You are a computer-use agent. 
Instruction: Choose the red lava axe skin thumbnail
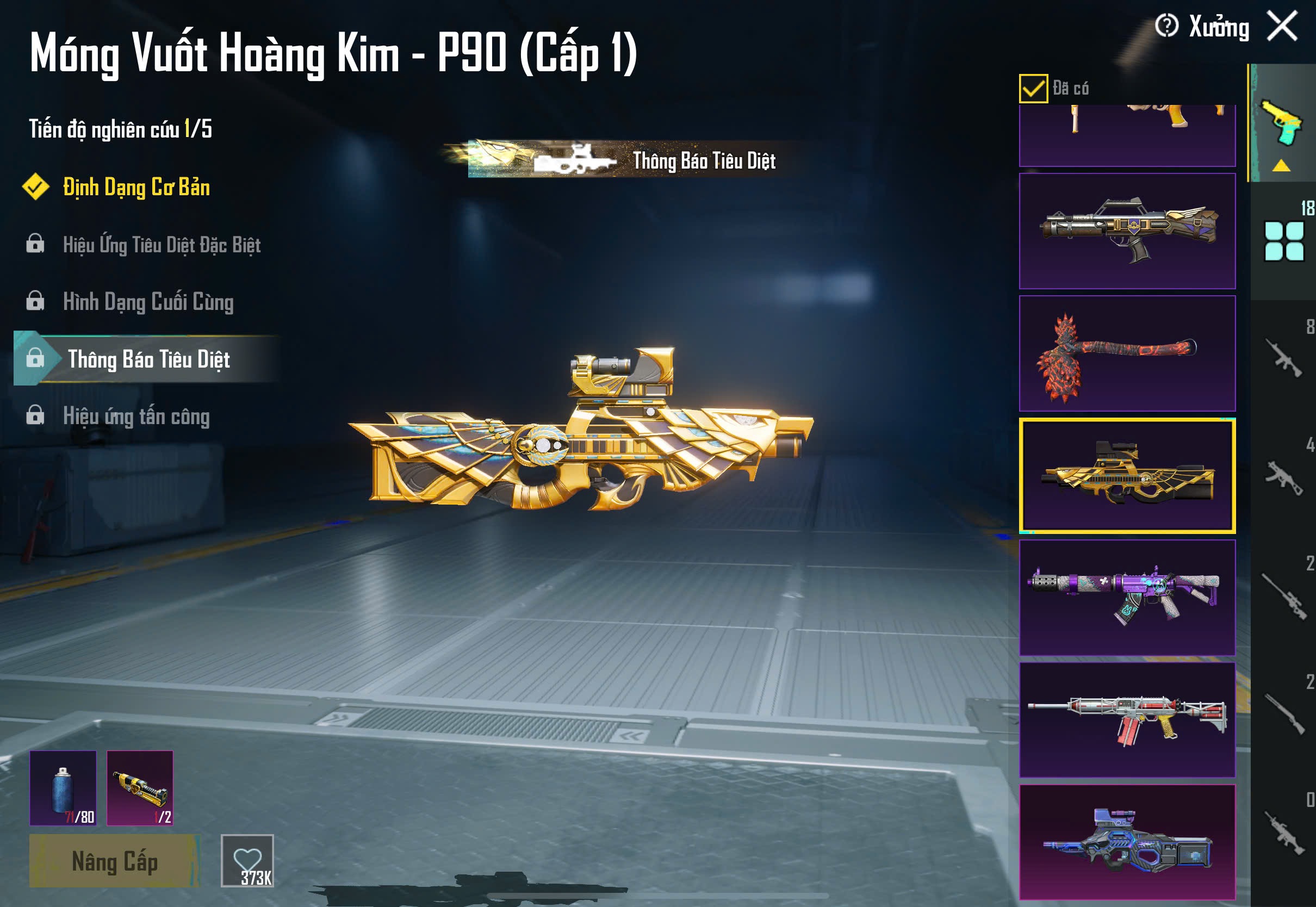(1127, 353)
